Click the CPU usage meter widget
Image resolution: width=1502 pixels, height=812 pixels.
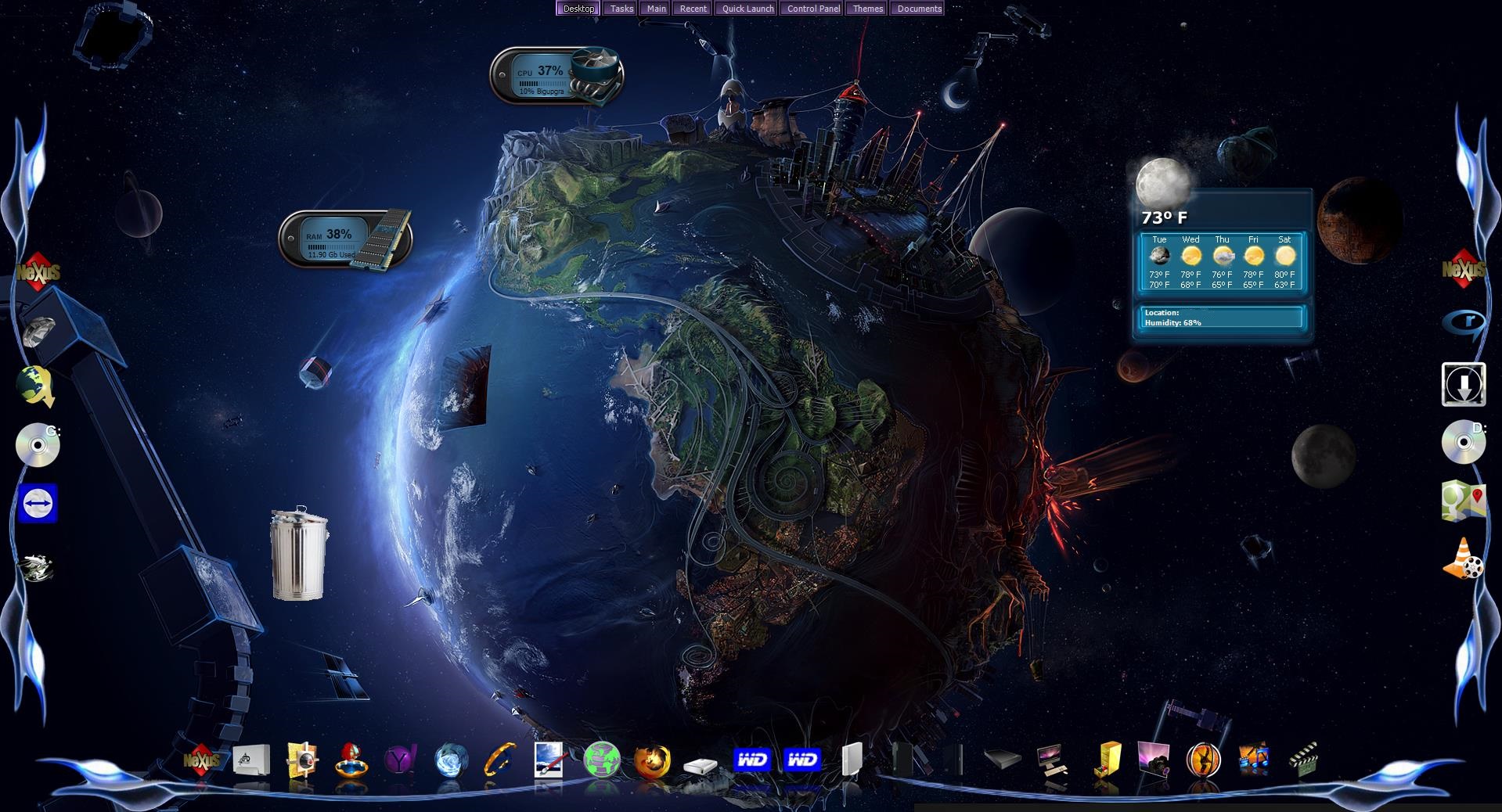(556, 76)
